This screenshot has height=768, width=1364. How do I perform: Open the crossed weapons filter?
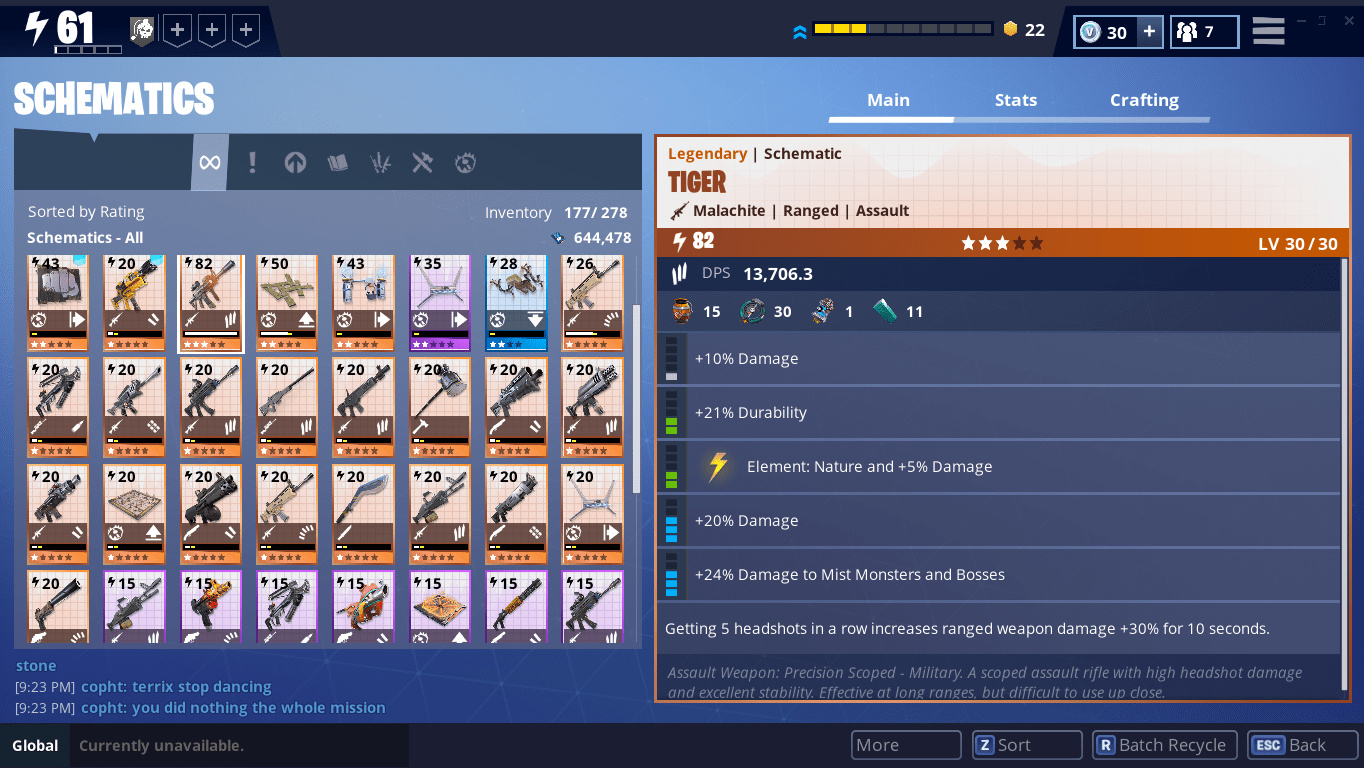[422, 162]
